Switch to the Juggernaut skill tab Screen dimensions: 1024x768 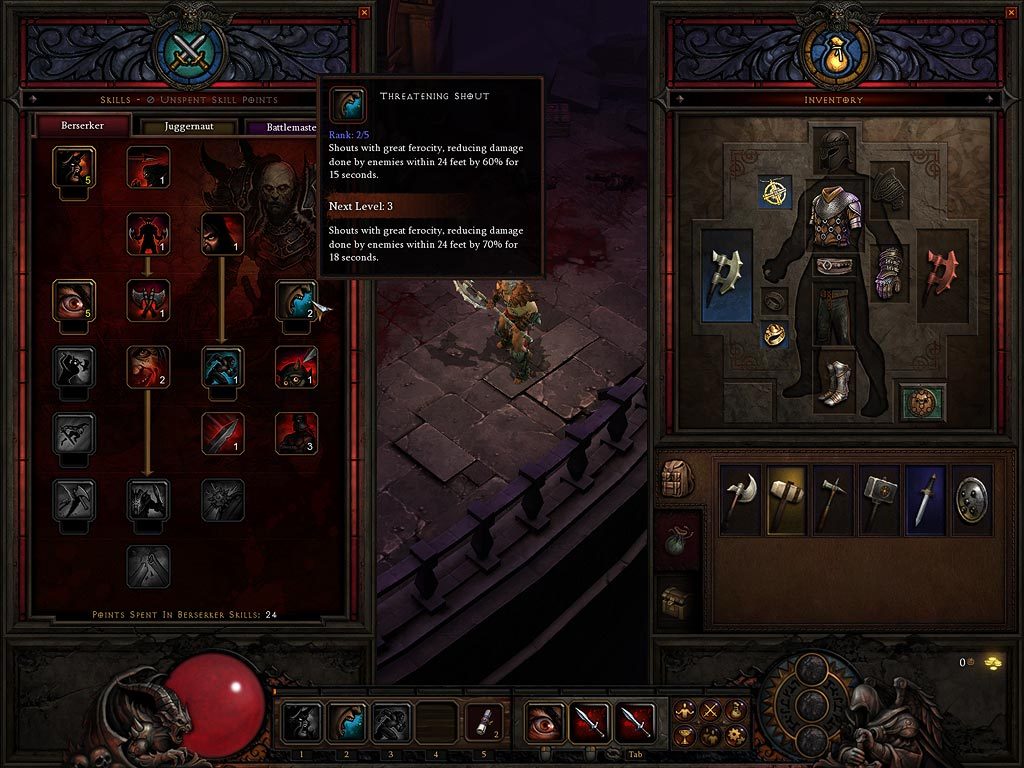pyautogui.click(x=189, y=127)
